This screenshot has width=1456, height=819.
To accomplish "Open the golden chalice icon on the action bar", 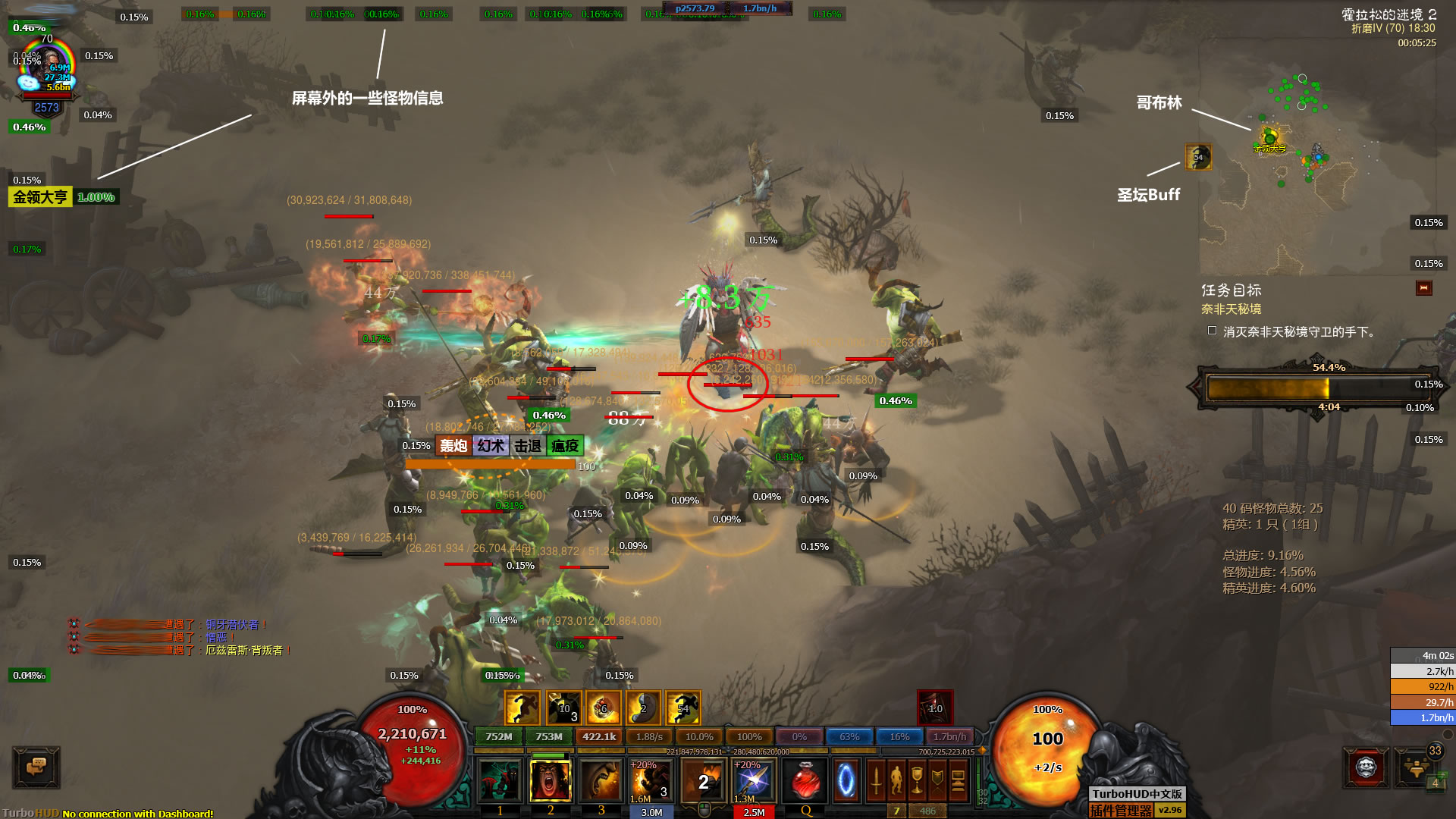I will 917,781.
